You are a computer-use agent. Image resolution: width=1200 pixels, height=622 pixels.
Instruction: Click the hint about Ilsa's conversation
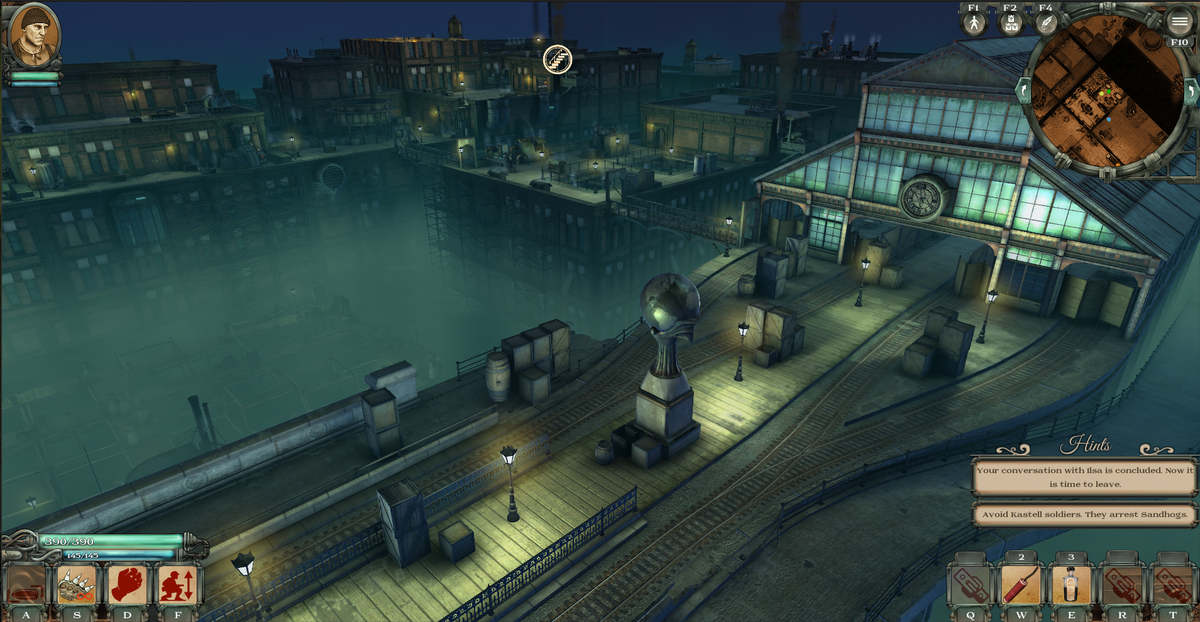(1084, 476)
